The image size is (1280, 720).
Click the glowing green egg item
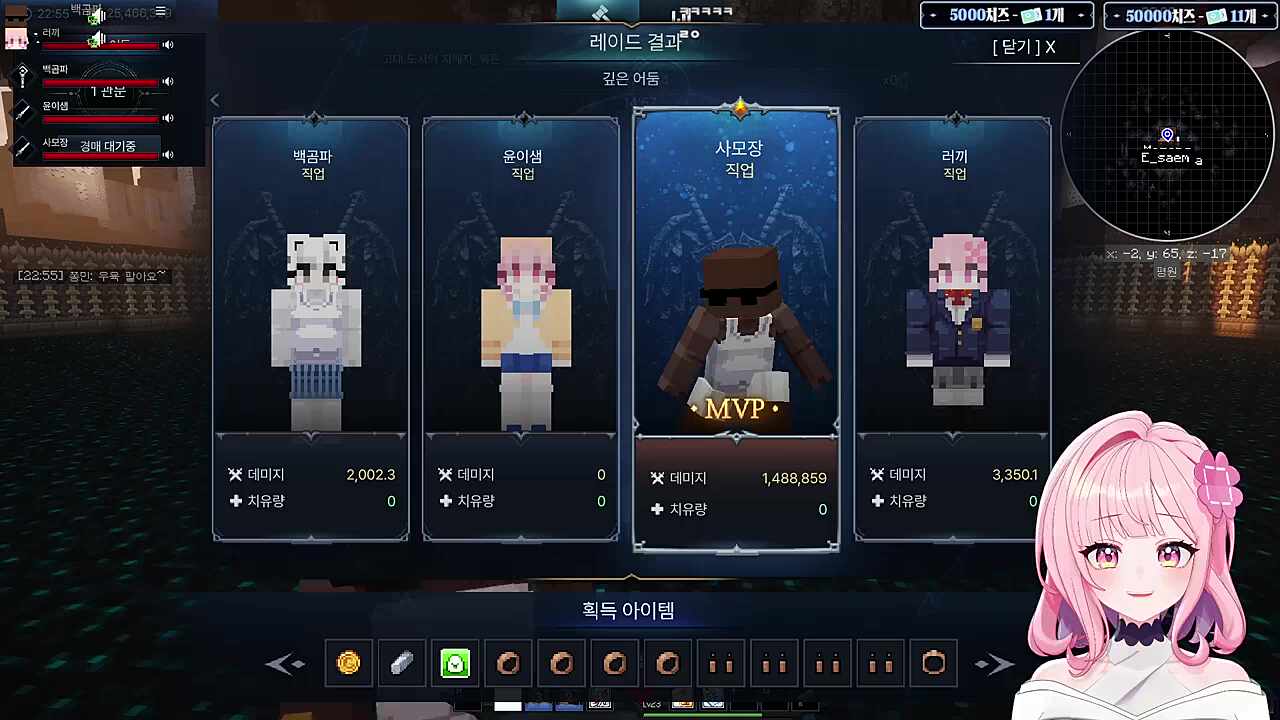coord(455,663)
